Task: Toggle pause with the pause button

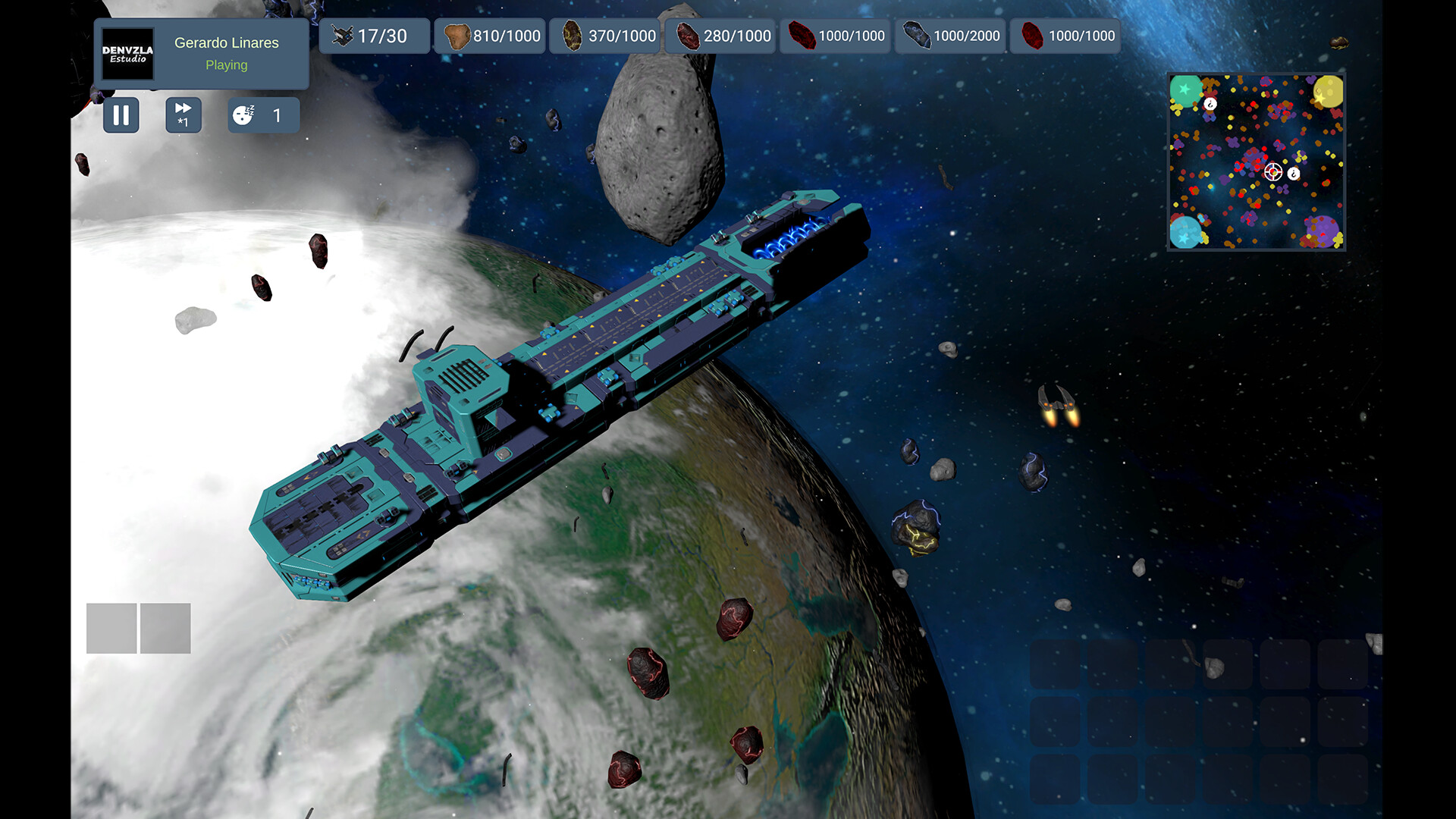Action: pos(121,115)
